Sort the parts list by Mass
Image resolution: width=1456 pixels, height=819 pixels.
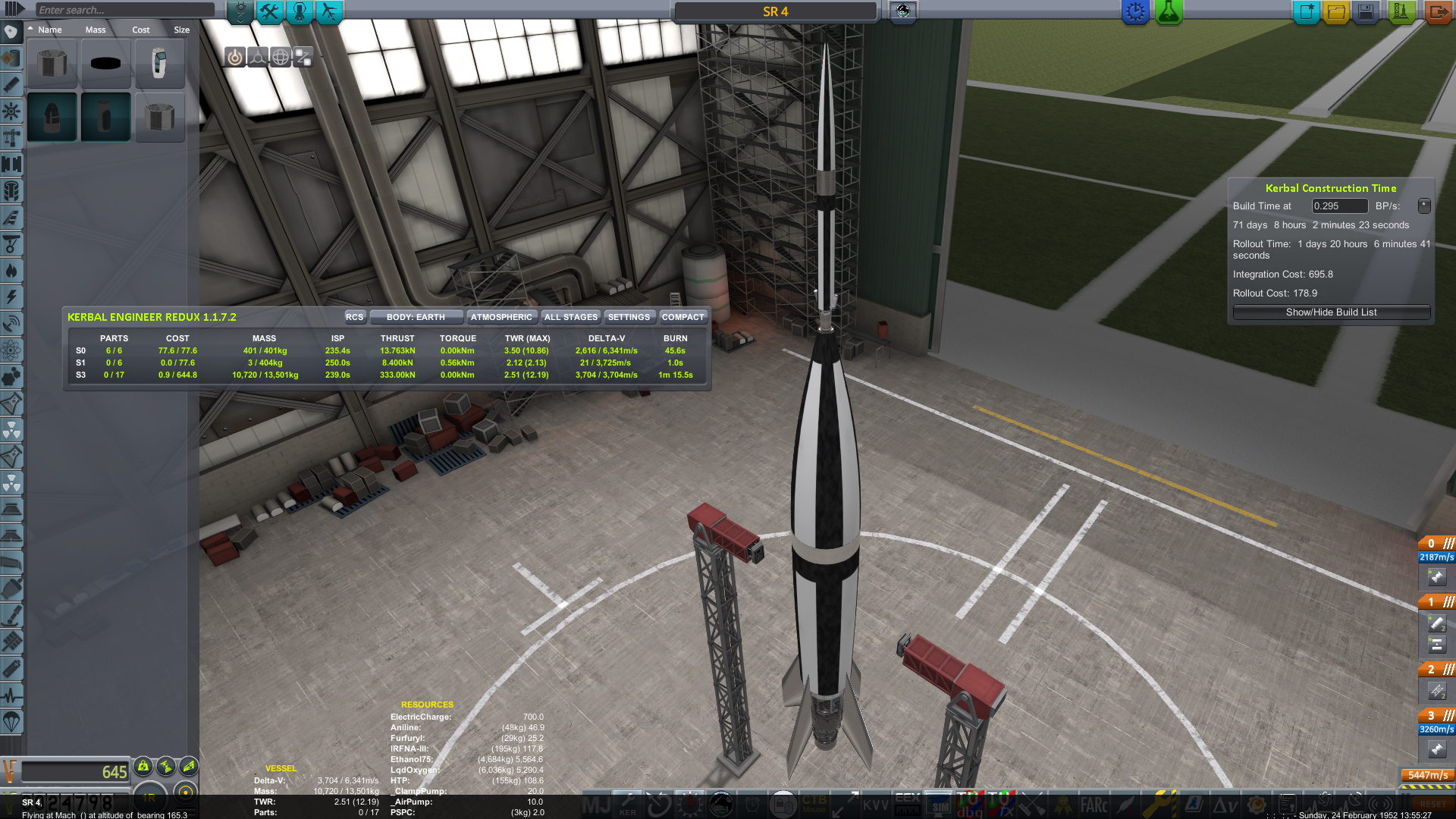coord(96,30)
